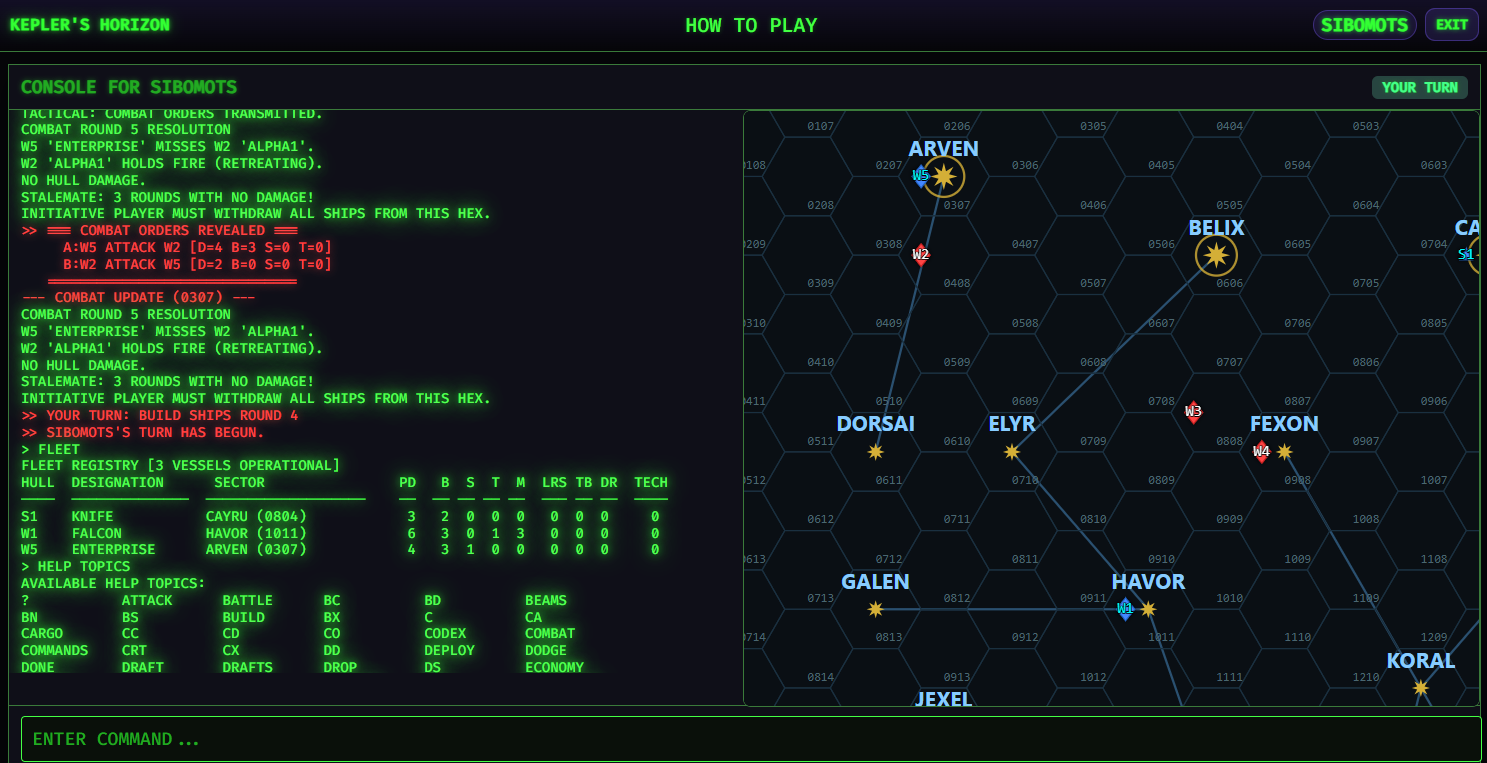Select the Elyr system star icon
Image resolution: width=1487 pixels, height=763 pixels.
coord(1011,452)
